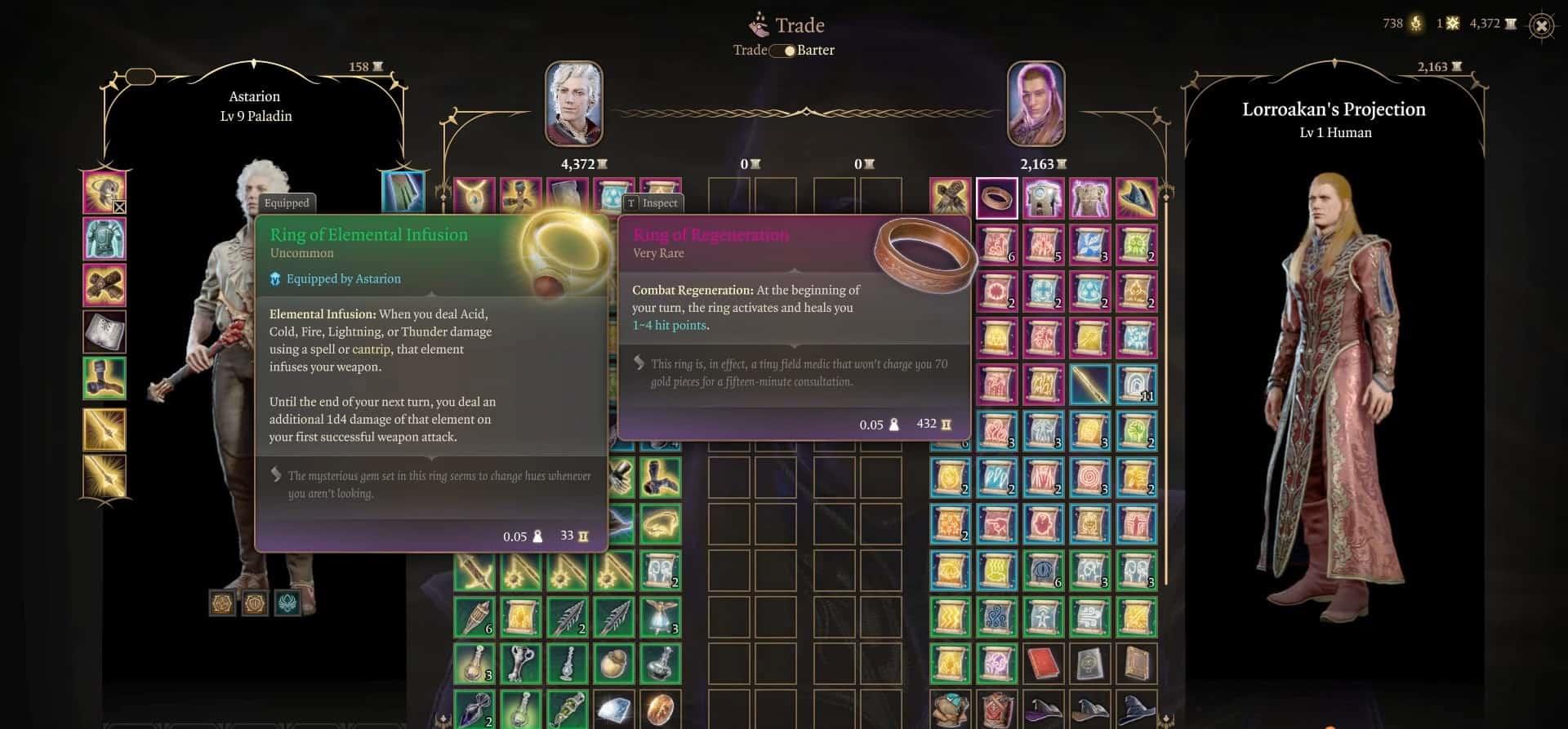
Task: Select the orange amber gem in inventory
Action: pyautogui.click(x=660, y=709)
